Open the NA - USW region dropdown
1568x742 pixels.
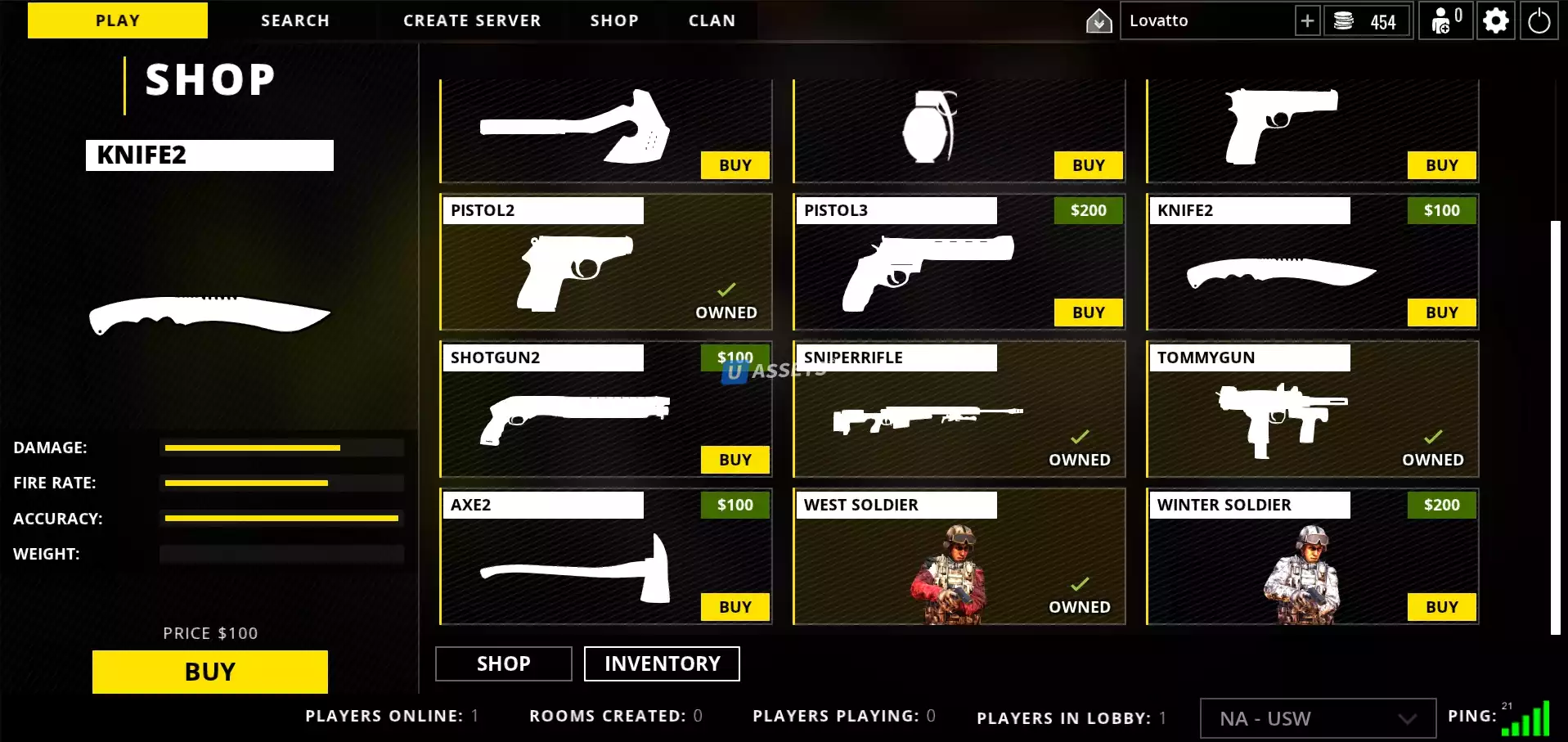[x=1317, y=718]
